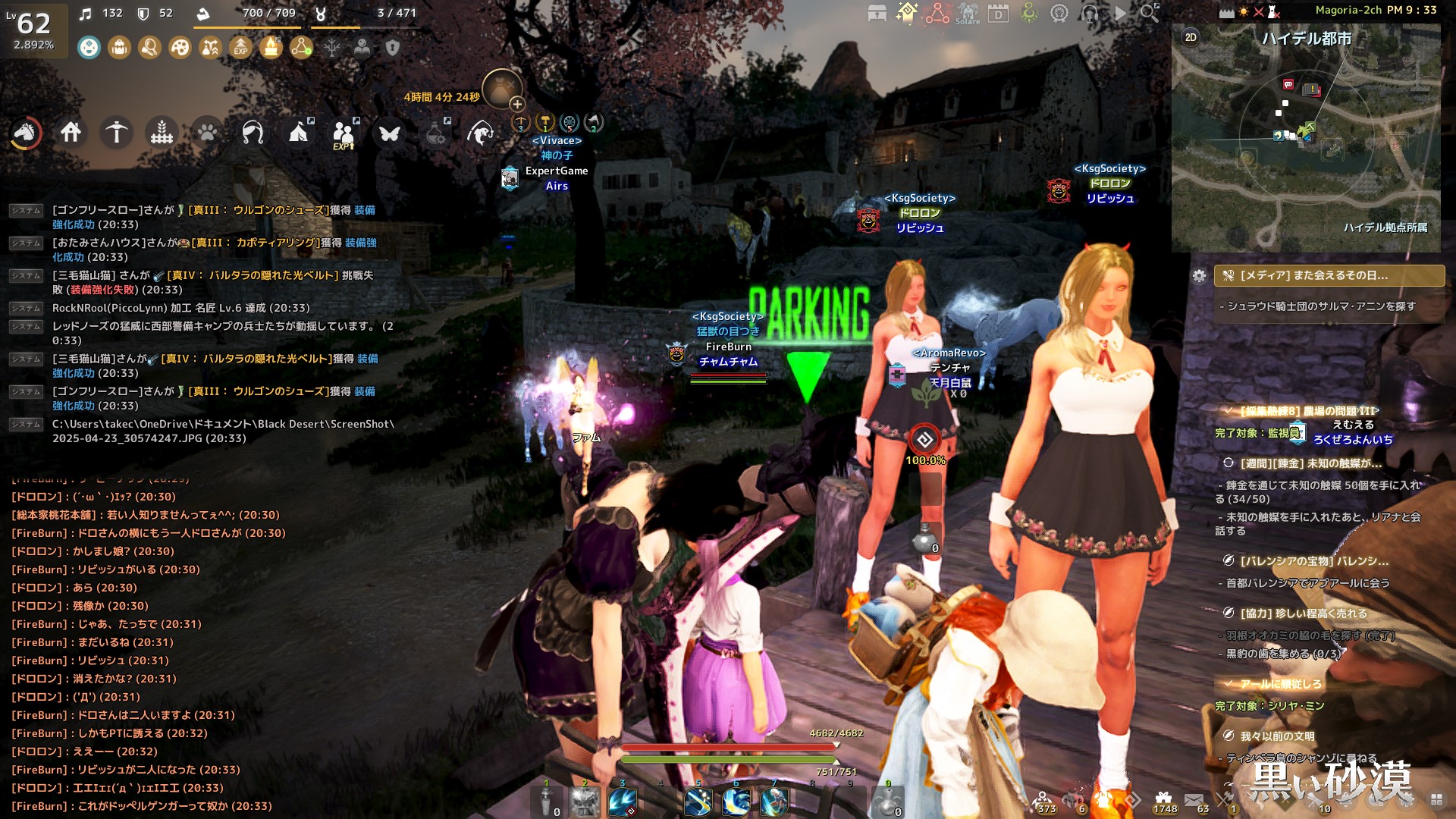Open the house residence icon
The width and height of the screenshot is (1456, 819).
[71, 133]
